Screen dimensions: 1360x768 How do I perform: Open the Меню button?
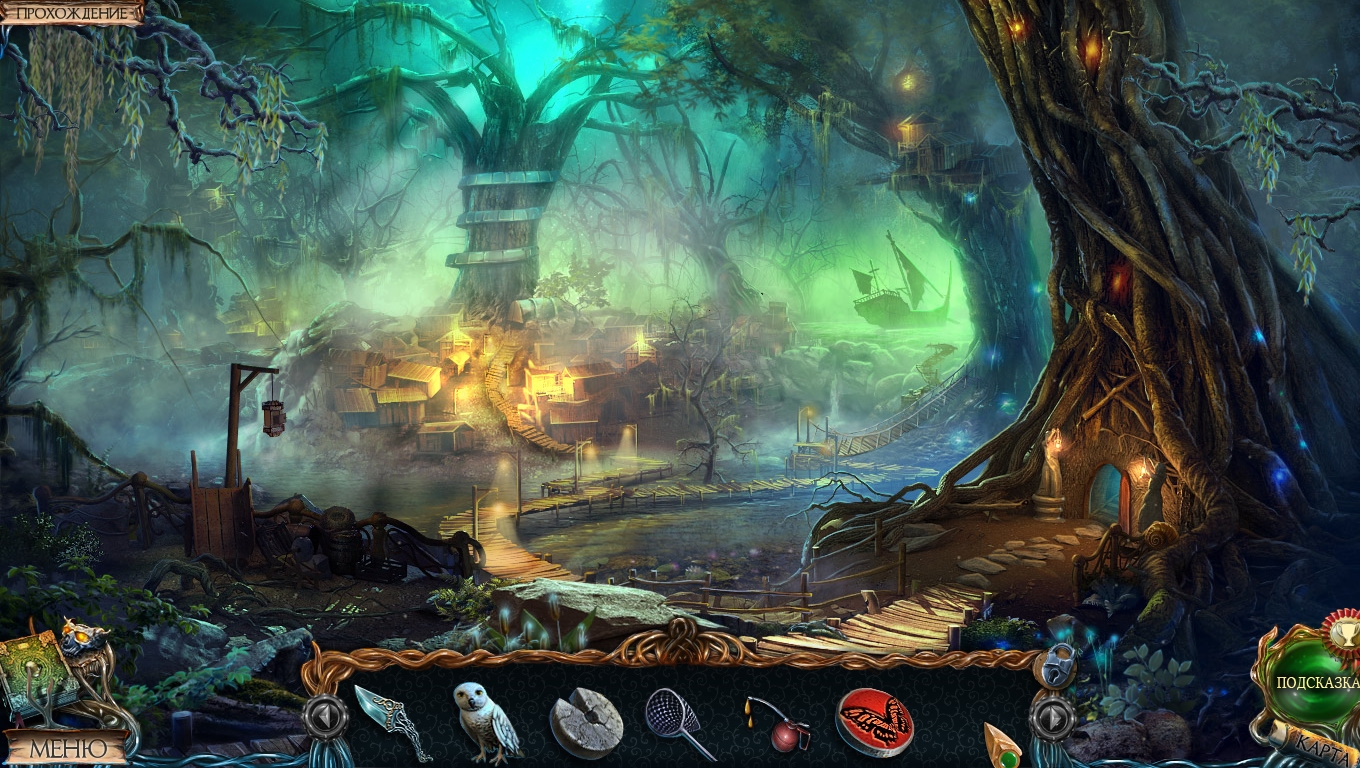point(67,748)
